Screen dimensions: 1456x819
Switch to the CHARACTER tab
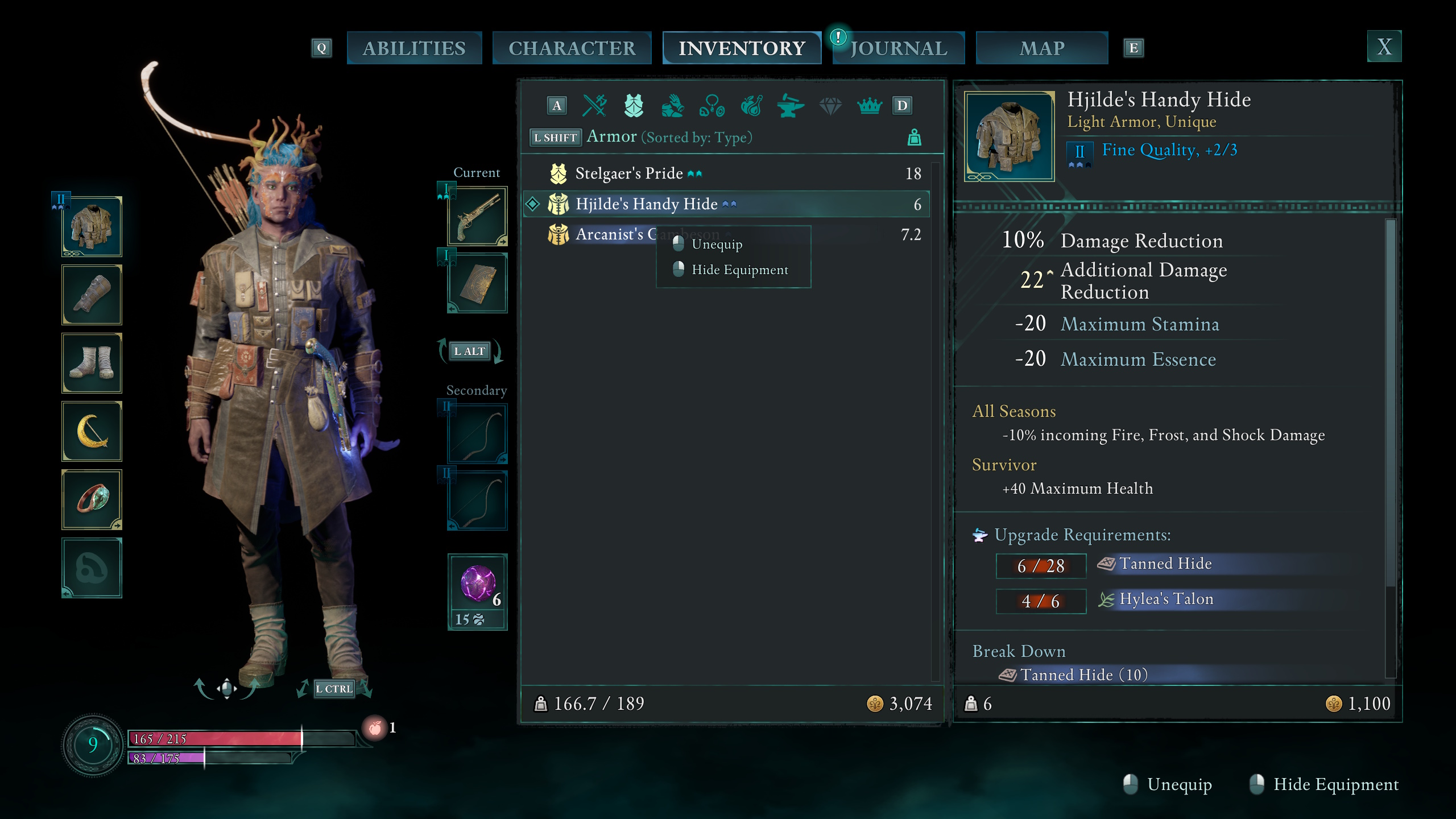[x=572, y=48]
